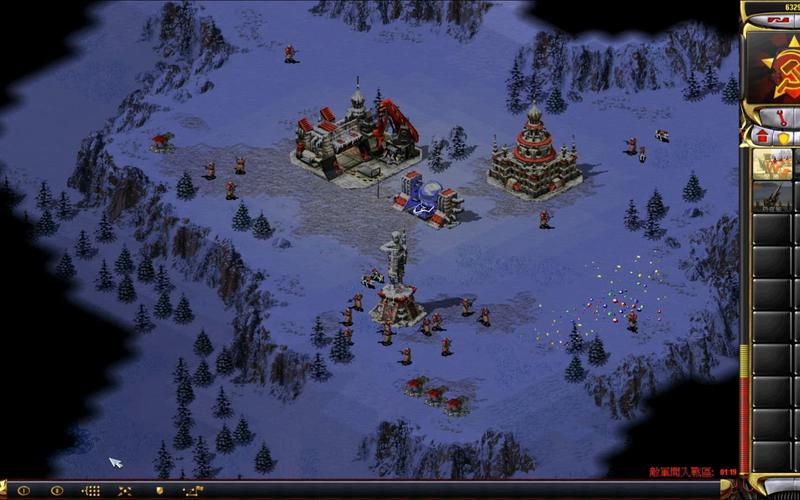Select the team 2 command button
Screen dimensions: 800x500
click(x=57, y=491)
